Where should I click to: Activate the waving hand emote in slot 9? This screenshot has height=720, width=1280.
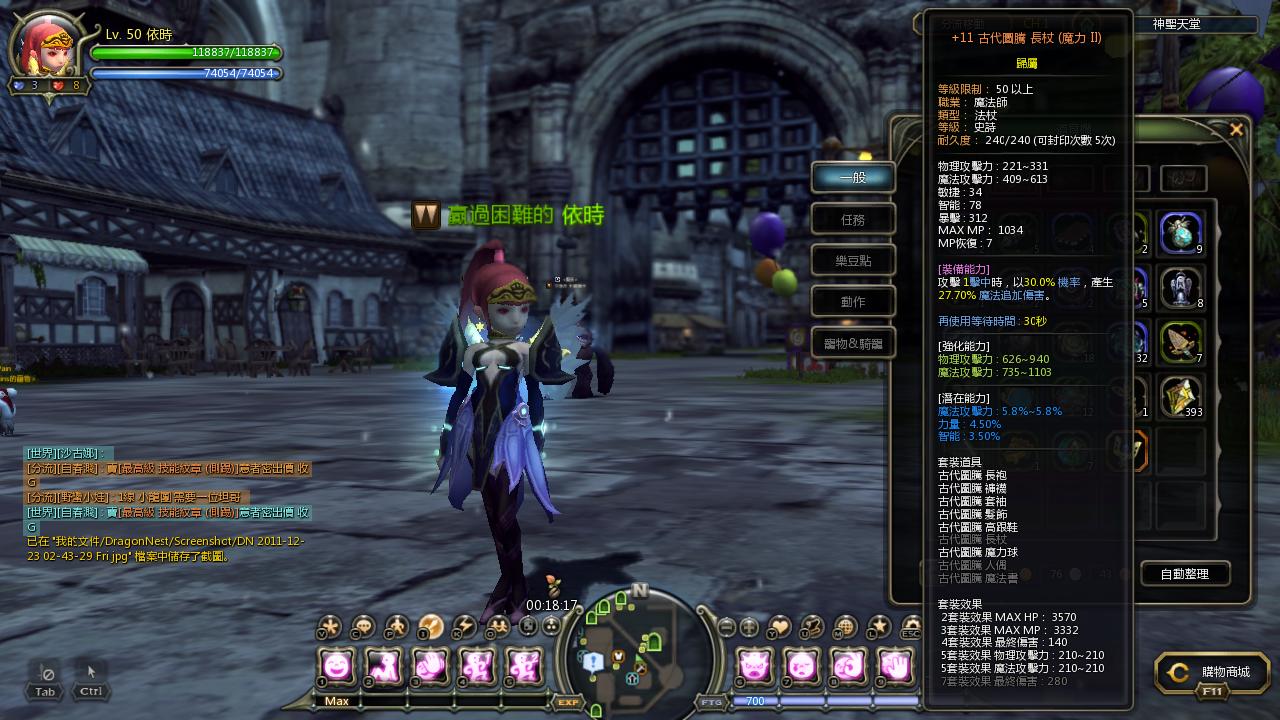(895, 665)
